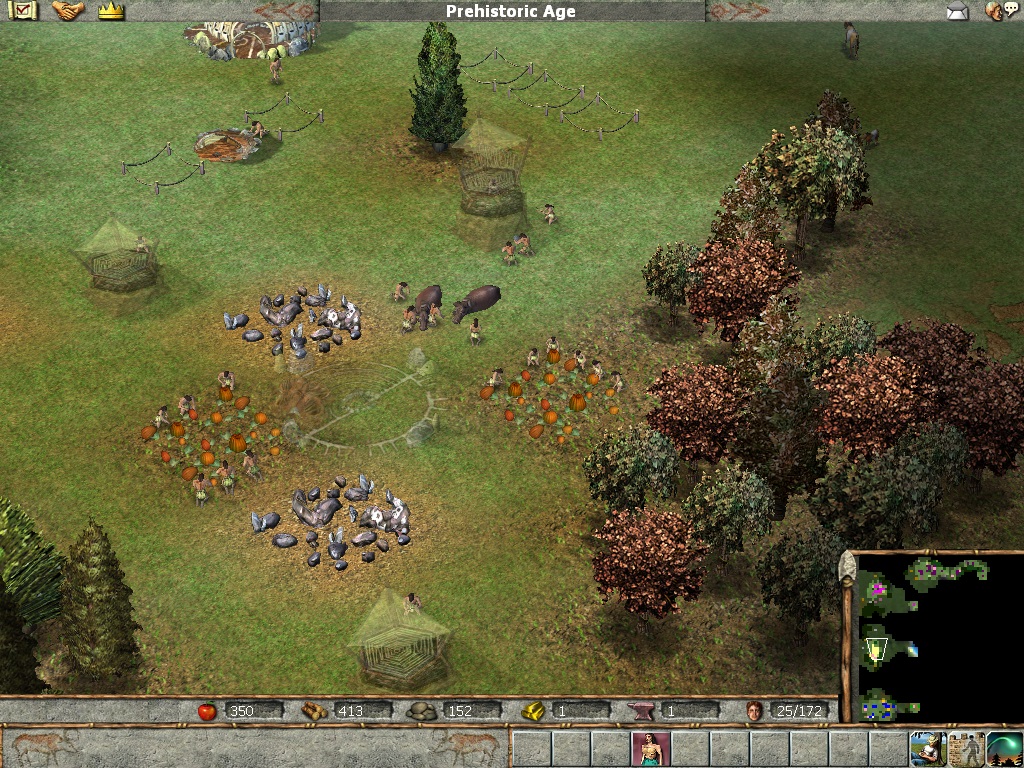Click the gold crown icon

click(x=110, y=12)
